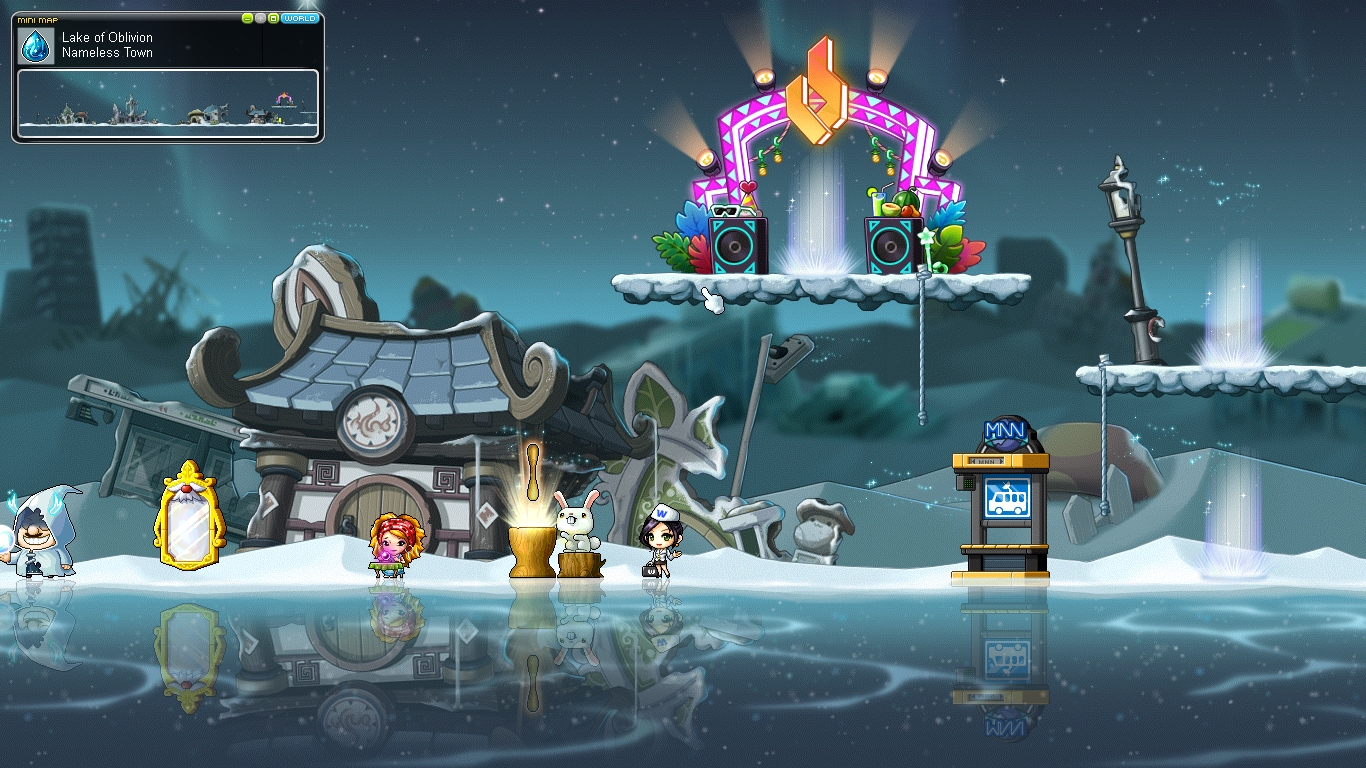The width and height of the screenshot is (1366, 768).
Task: Select the Lake of Oblivion water-drop icon
Action: tap(36, 45)
